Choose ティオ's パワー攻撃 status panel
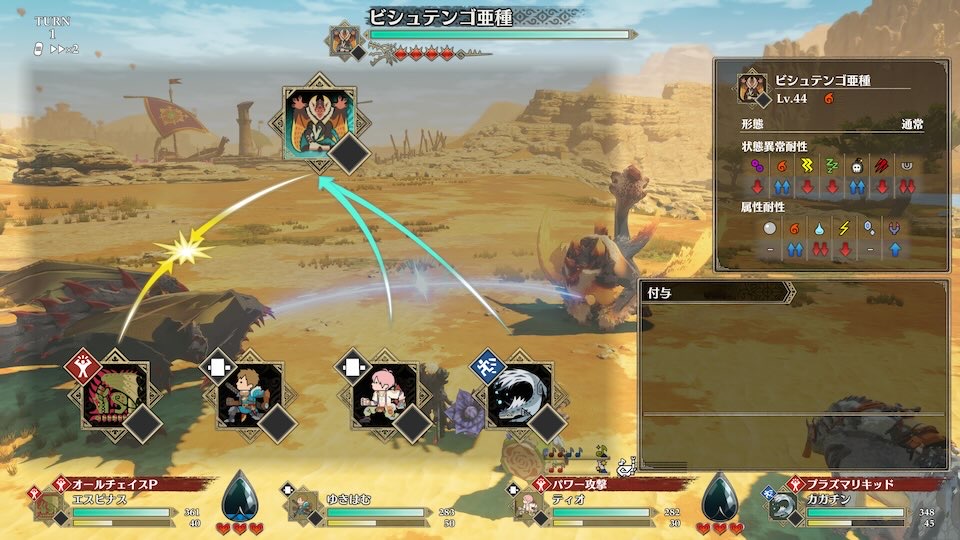The width and height of the screenshot is (960, 540). click(x=590, y=504)
